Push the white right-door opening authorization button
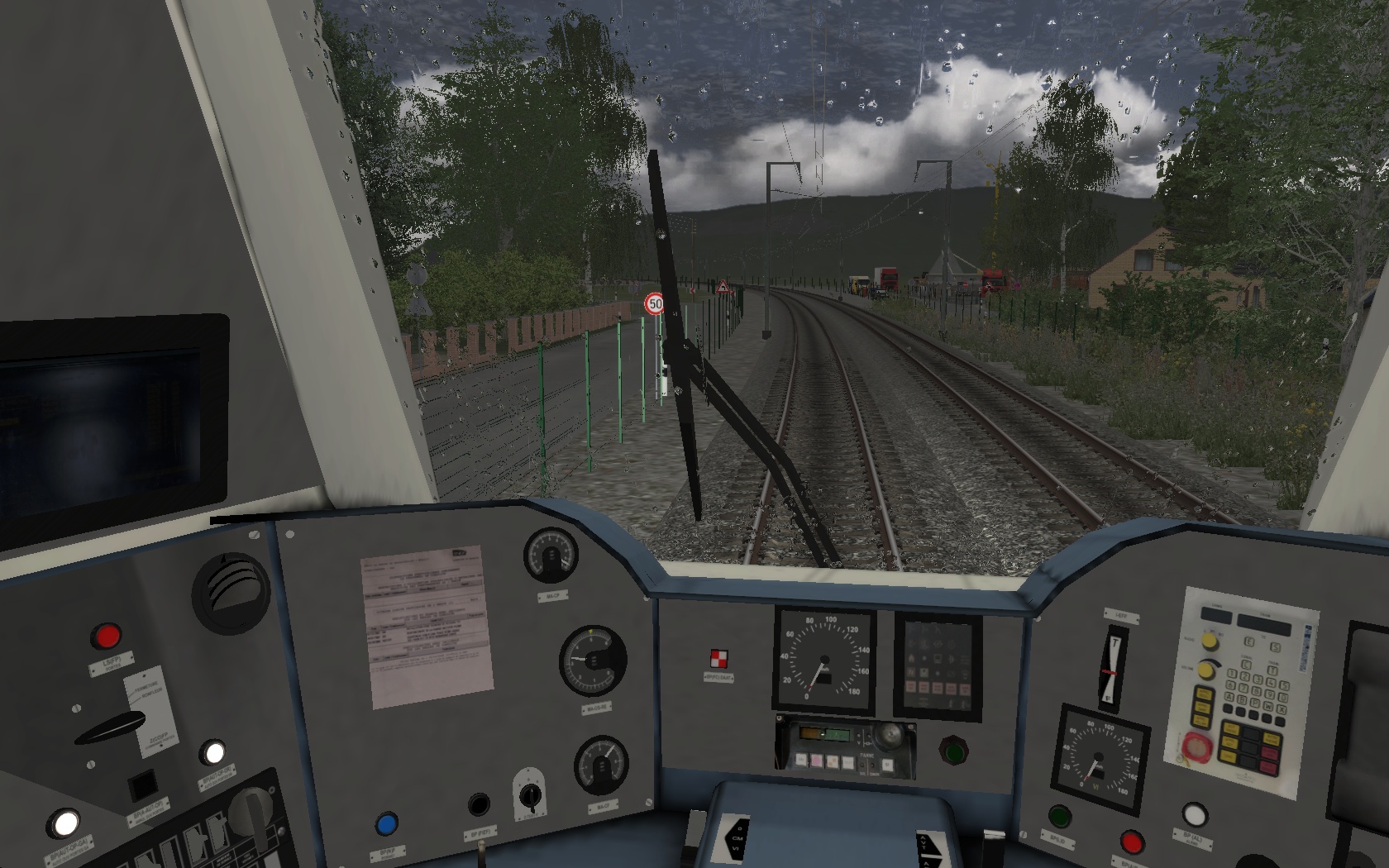The width and height of the screenshot is (1389, 868). 213,753
